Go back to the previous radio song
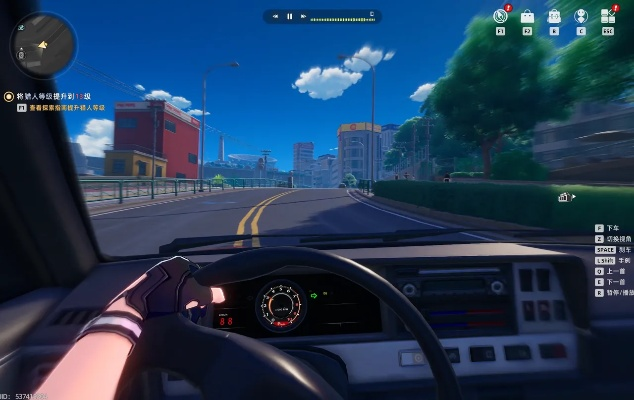Viewport: 634px width, 400px height. click(x=275, y=16)
